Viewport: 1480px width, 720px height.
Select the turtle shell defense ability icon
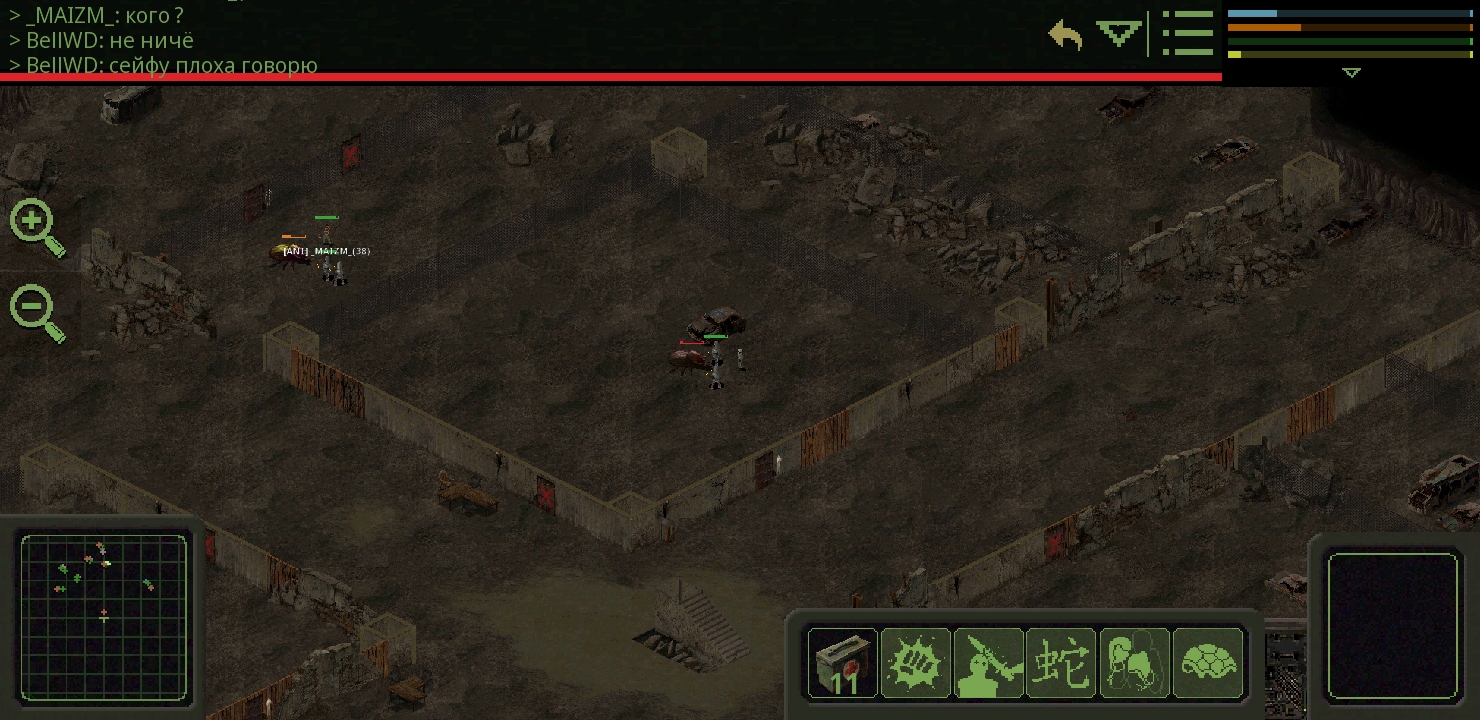1209,662
